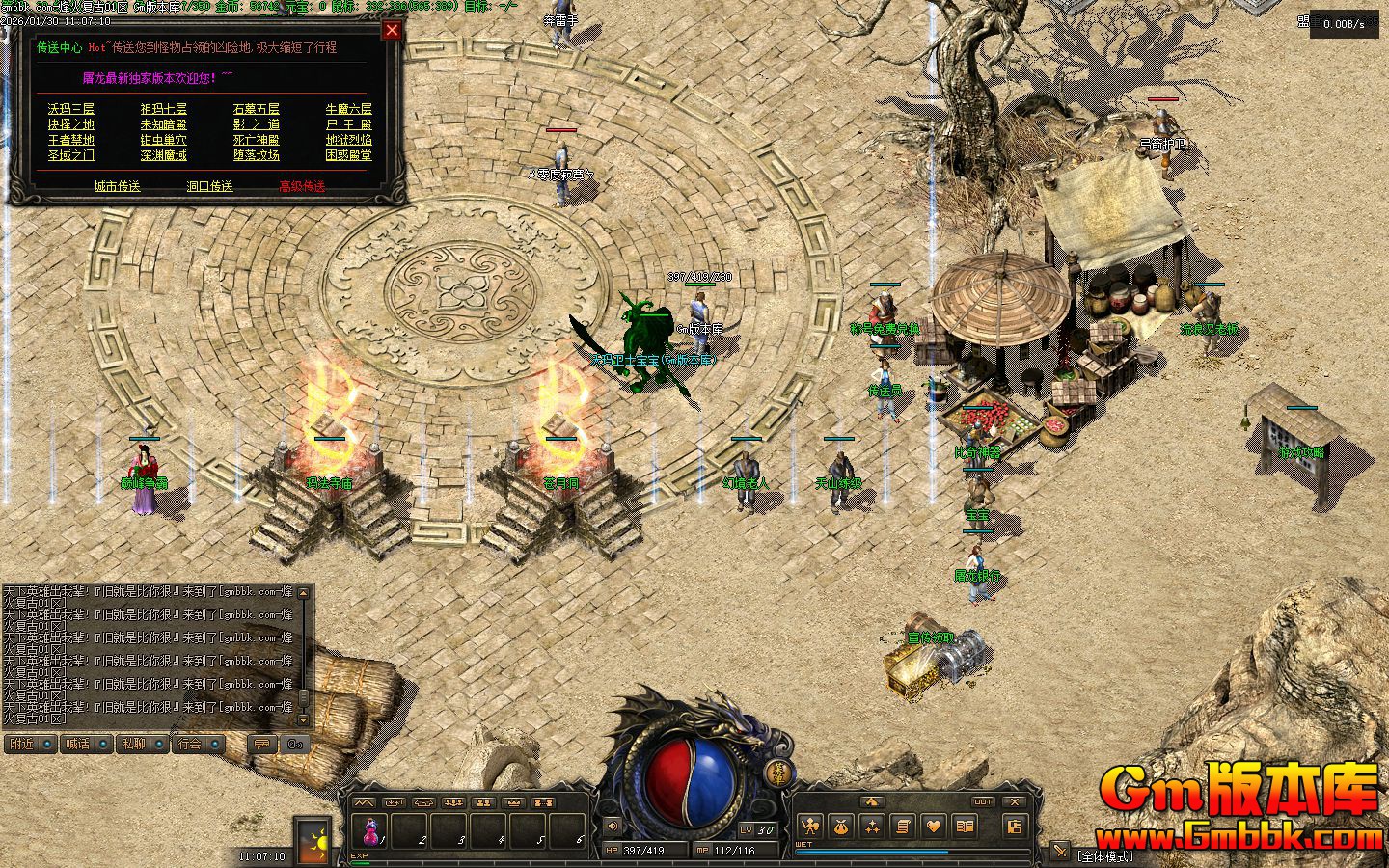Teleport to 牛魔六层

click(348, 109)
